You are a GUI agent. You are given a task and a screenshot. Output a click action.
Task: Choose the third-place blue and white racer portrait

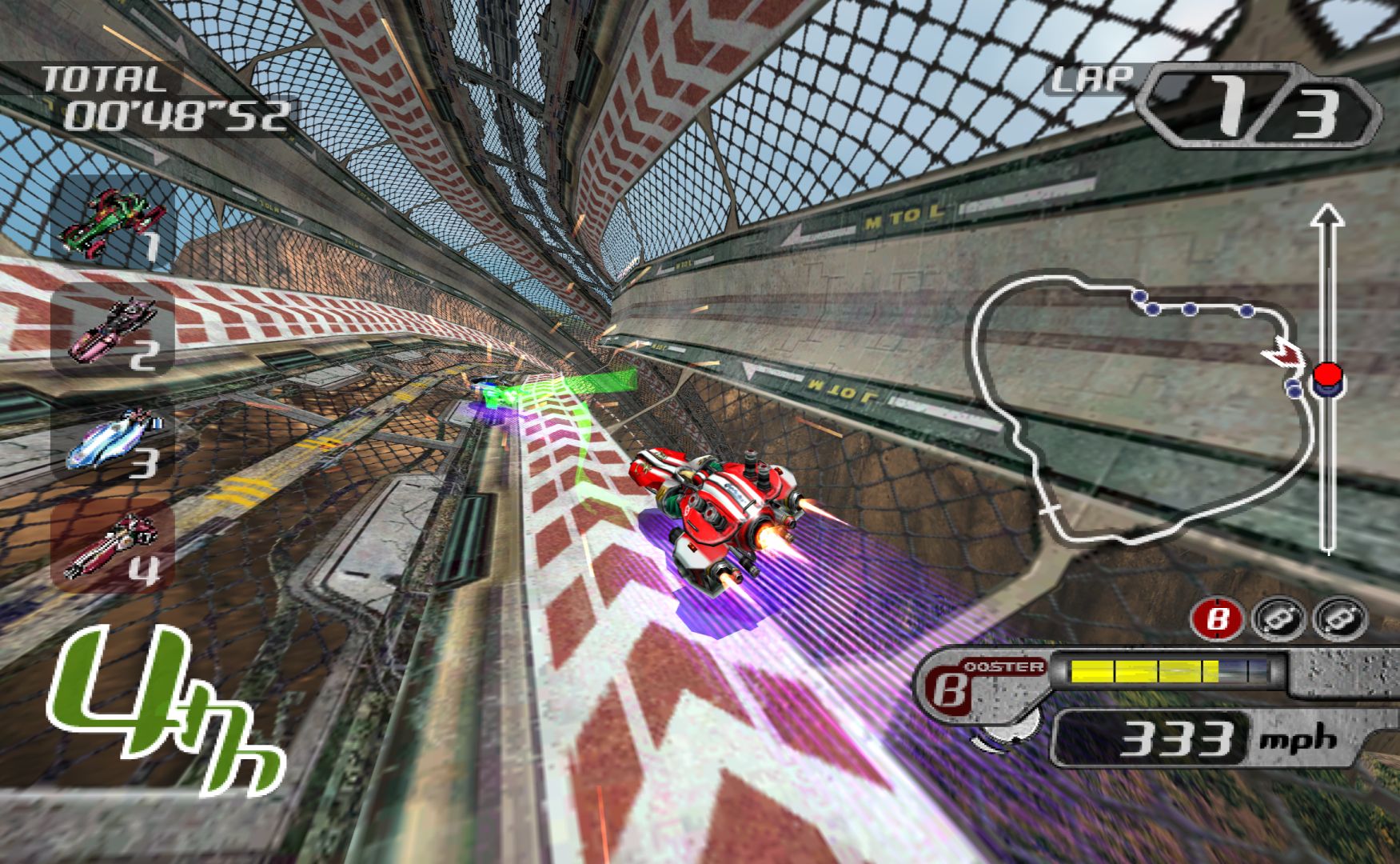click(113, 441)
